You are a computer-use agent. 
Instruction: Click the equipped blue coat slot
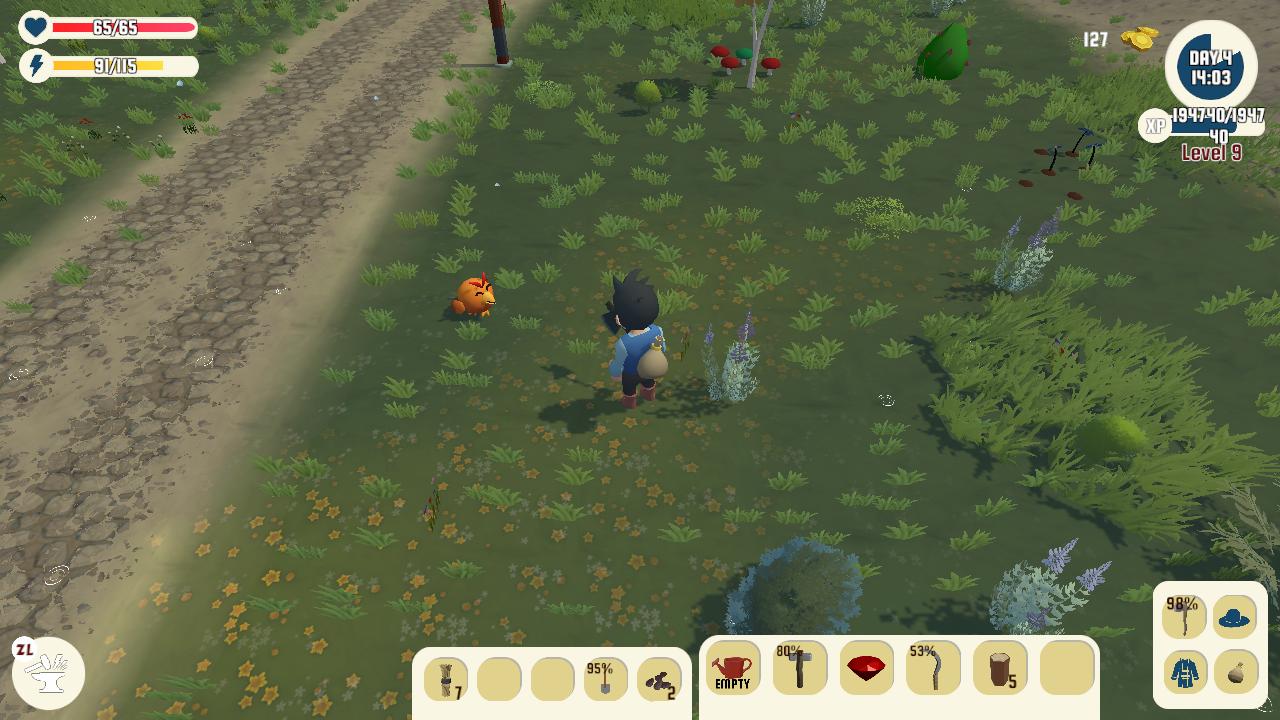click(x=1185, y=672)
